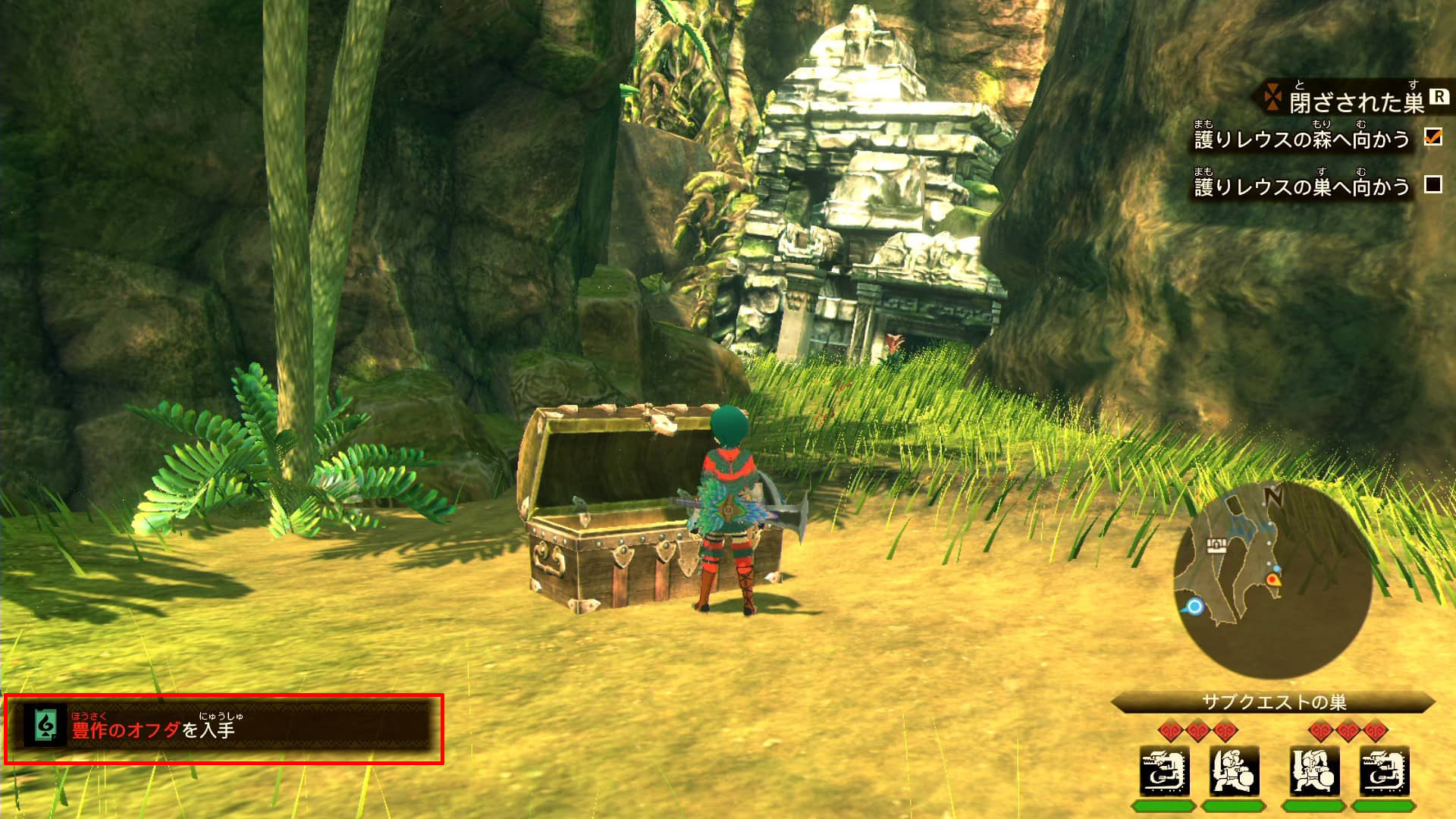Click the 豊作のオフダ item pickup notification
Screen dimensions: 1456x819
click(224, 728)
